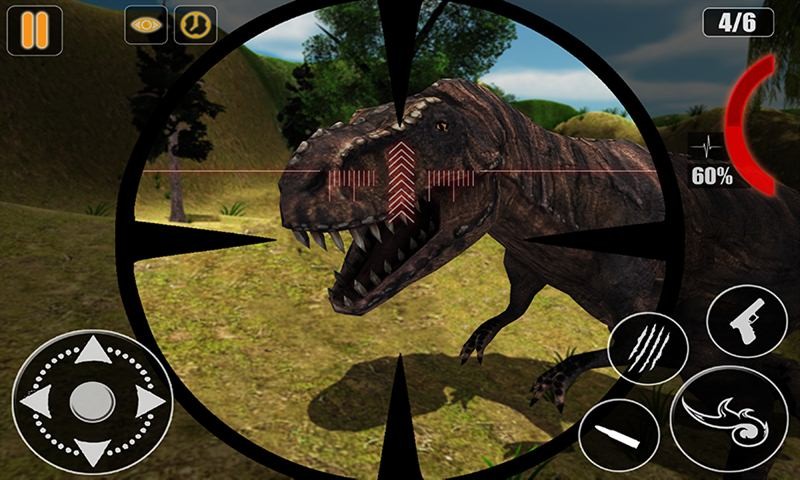Screen dimensions: 800x480
Task: Strafe left with the D-pad left arrow
Action: pos(37,401)
